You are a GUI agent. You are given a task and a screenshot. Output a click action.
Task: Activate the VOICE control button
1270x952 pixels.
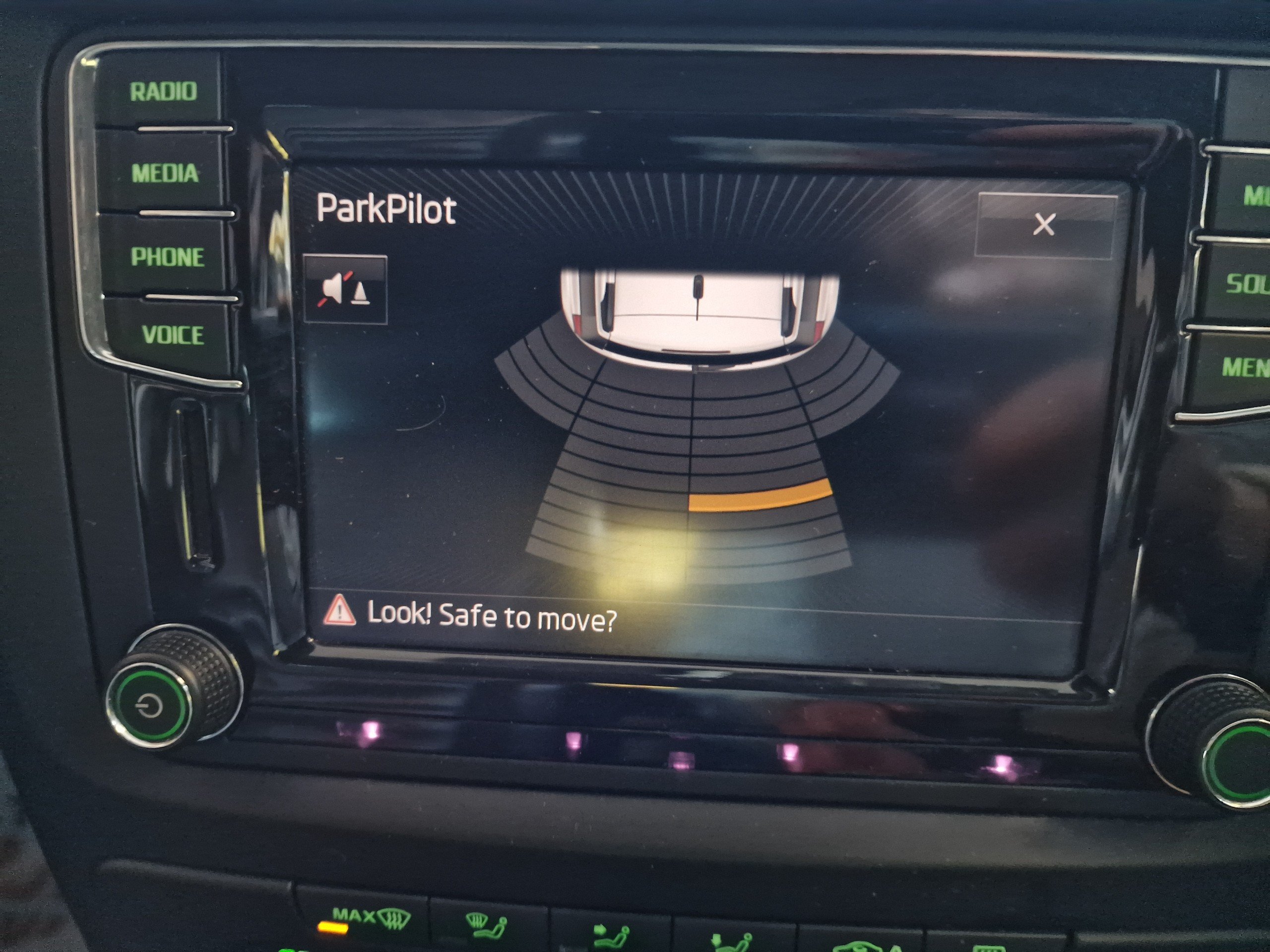tap(173, 335)
